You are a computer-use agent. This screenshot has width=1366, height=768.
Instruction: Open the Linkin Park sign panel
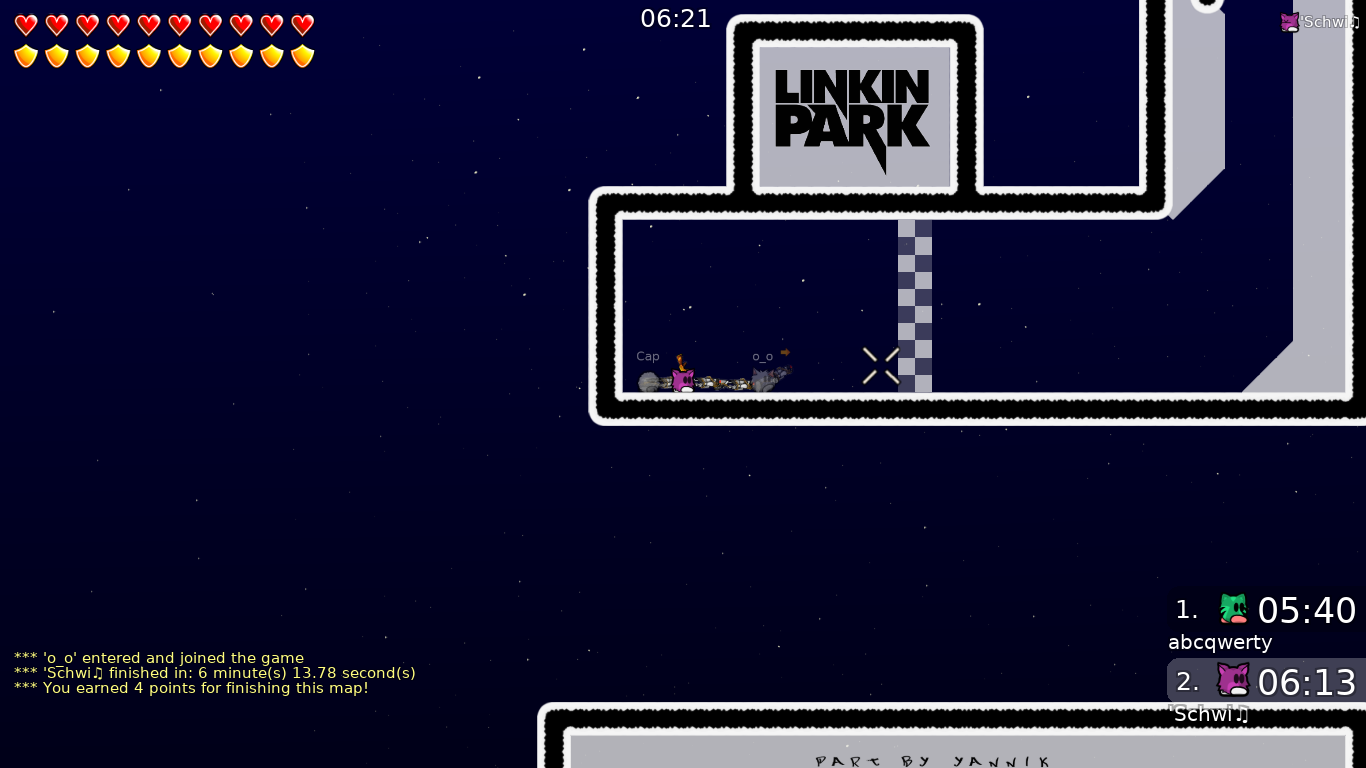point(855,116)
